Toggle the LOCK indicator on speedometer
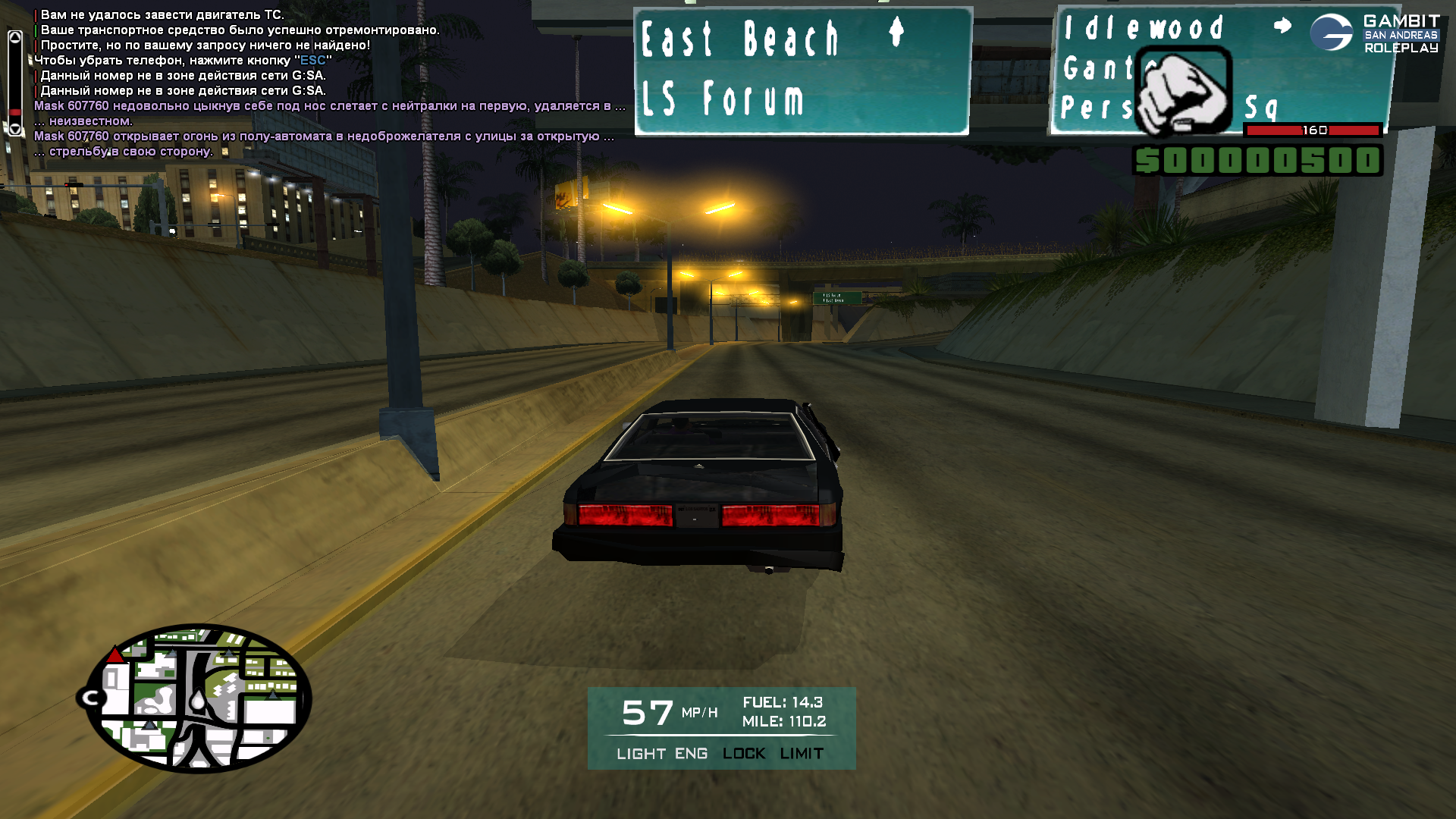 pos(743,754)
